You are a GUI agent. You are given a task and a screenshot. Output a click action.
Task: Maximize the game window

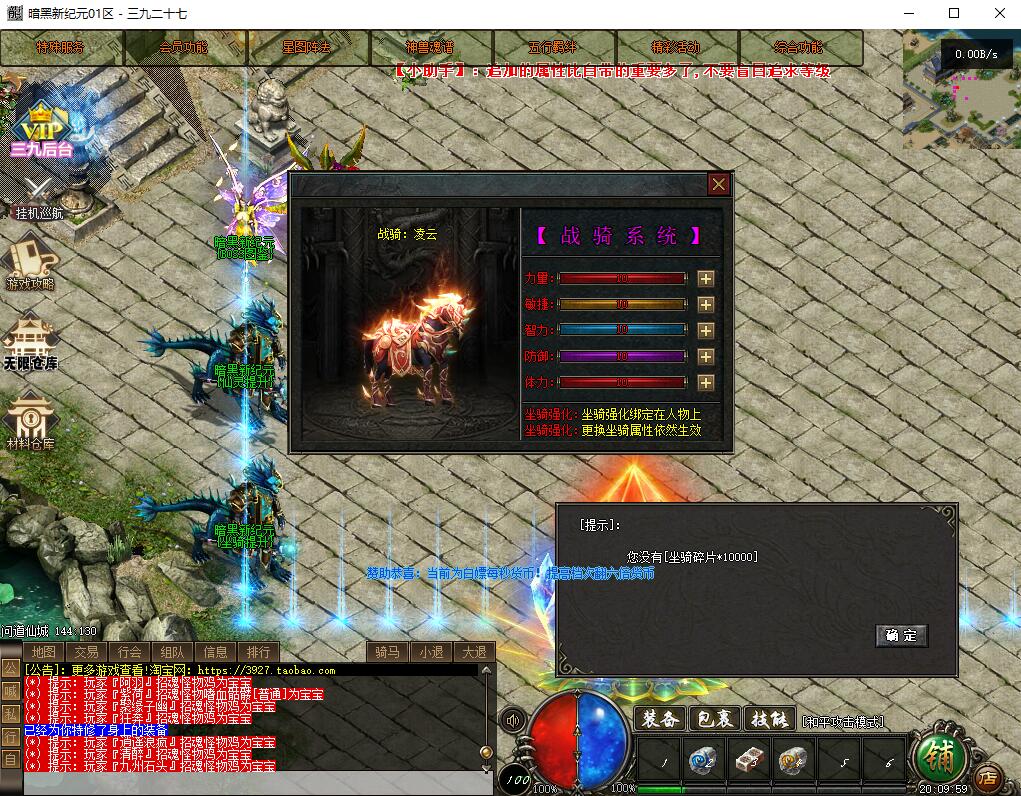(x=953, y=13)
